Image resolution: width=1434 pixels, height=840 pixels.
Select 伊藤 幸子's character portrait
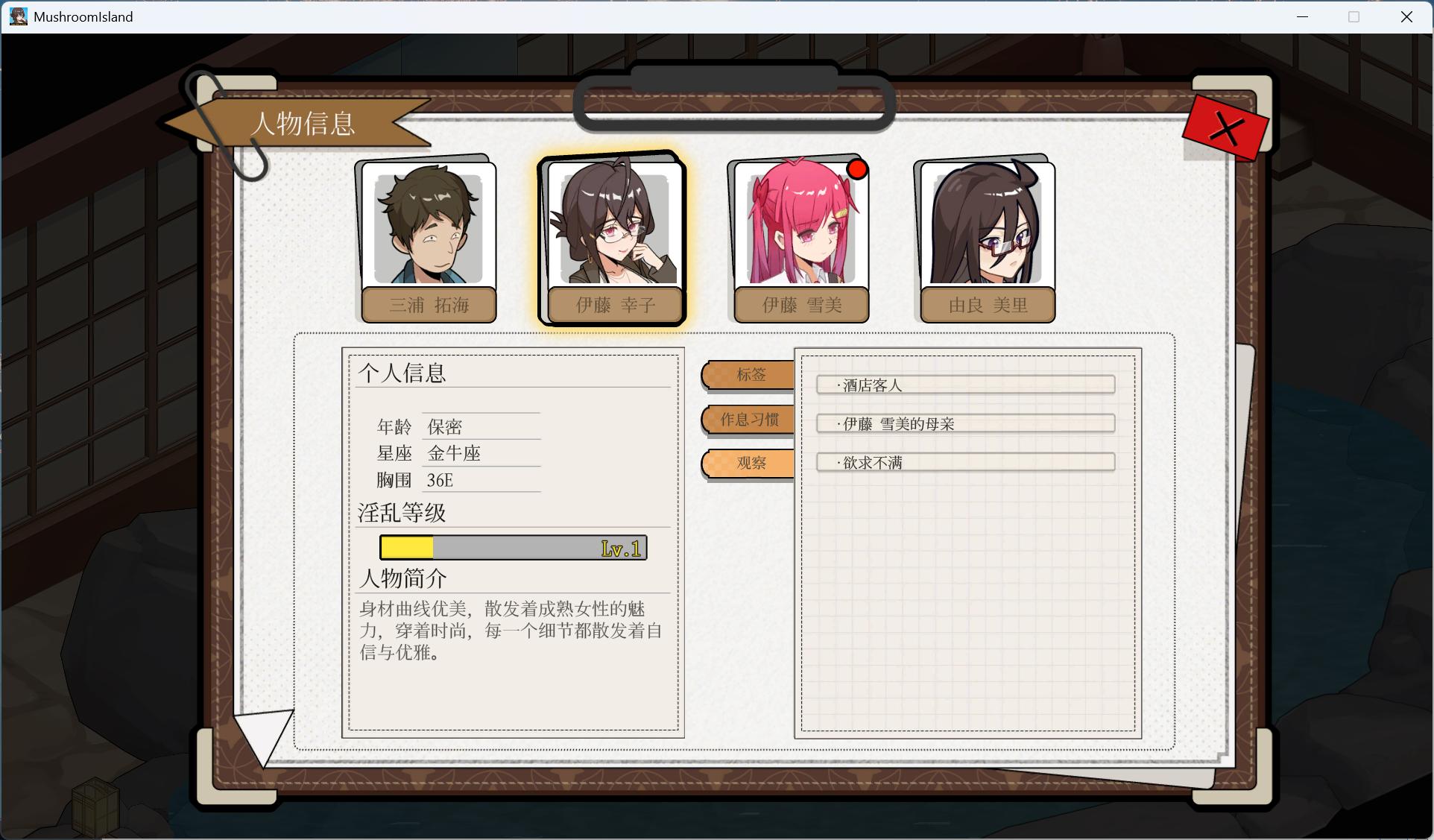[613, 227]
